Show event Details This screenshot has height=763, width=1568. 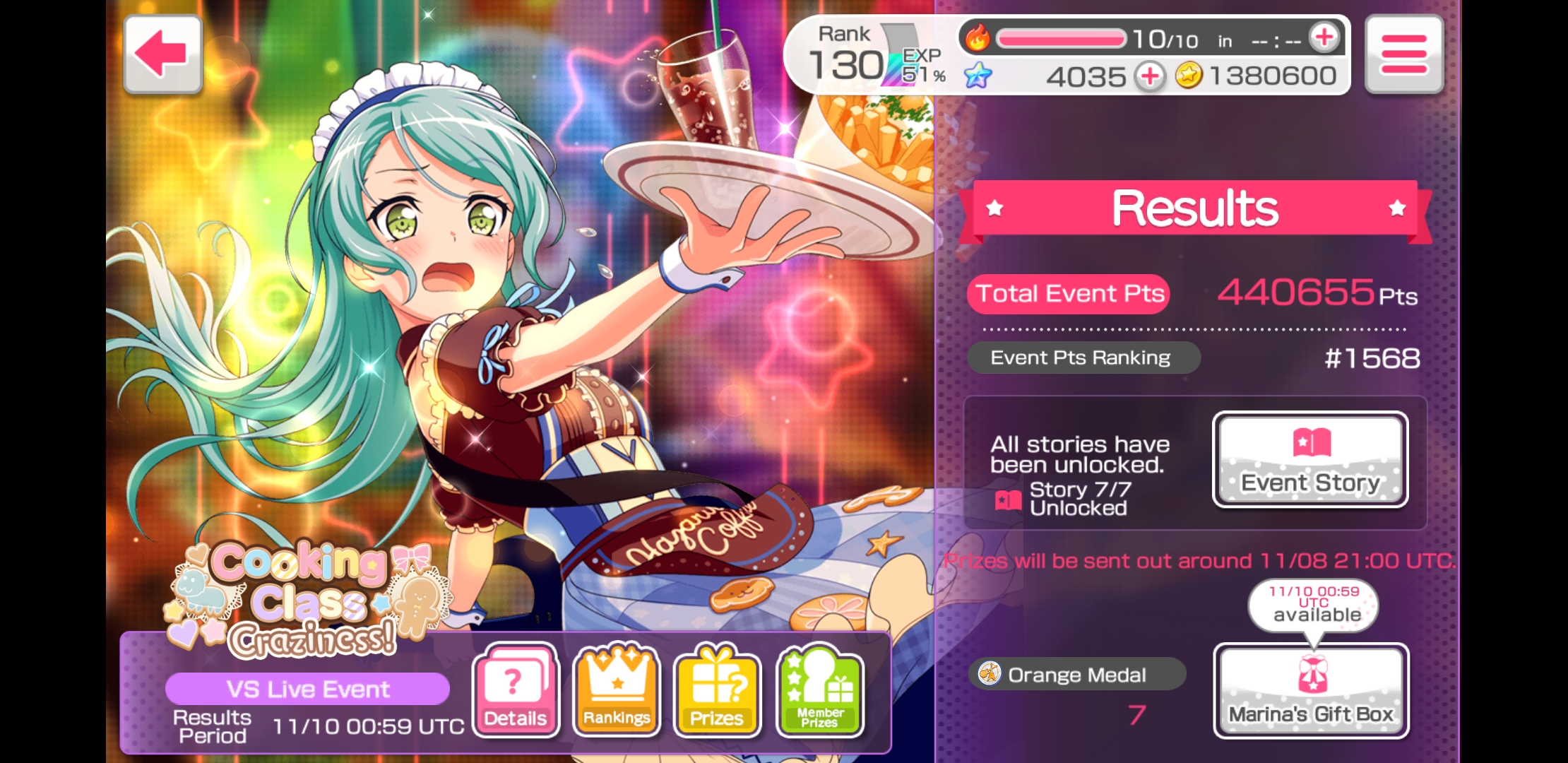(x=516, y=690)
